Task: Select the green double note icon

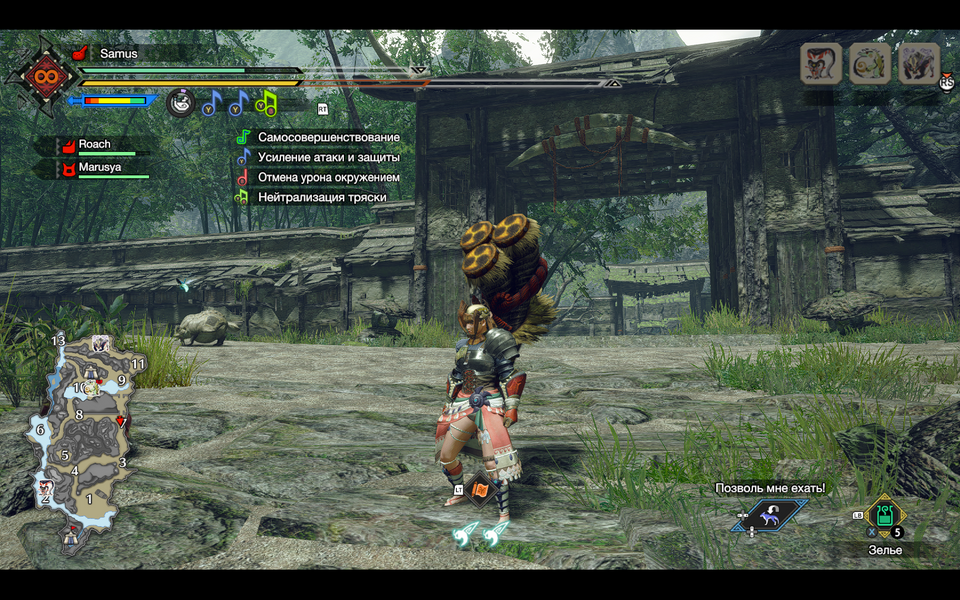Action: [266, 102]
